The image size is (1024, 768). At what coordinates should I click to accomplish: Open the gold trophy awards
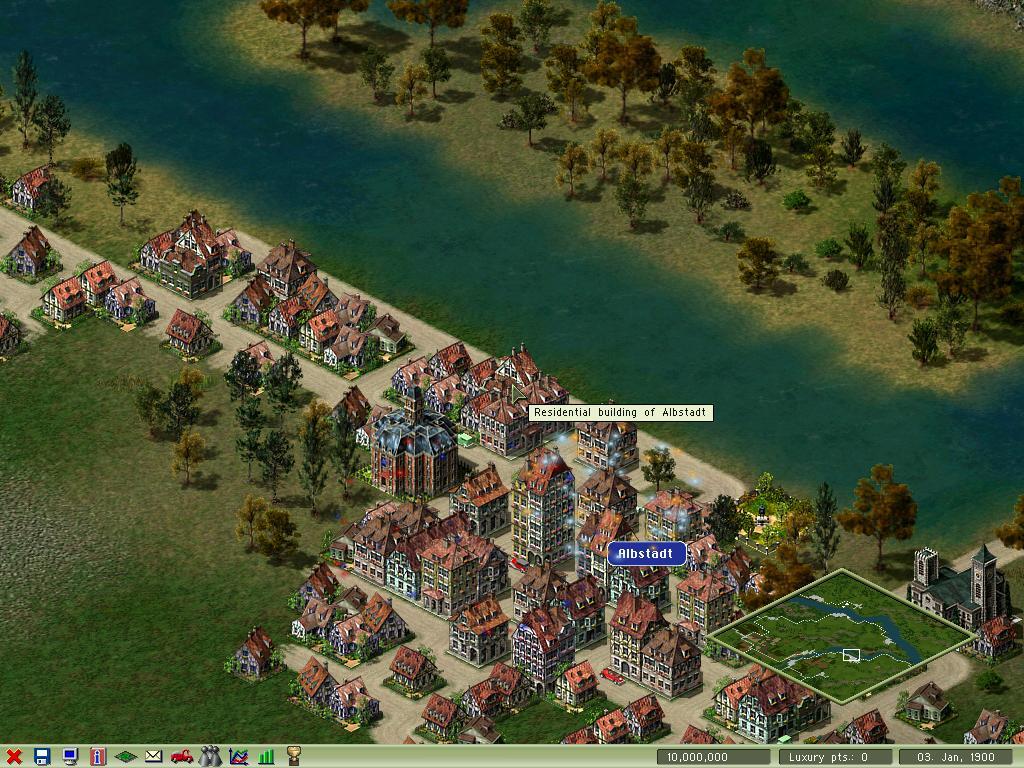pos(294,757)
